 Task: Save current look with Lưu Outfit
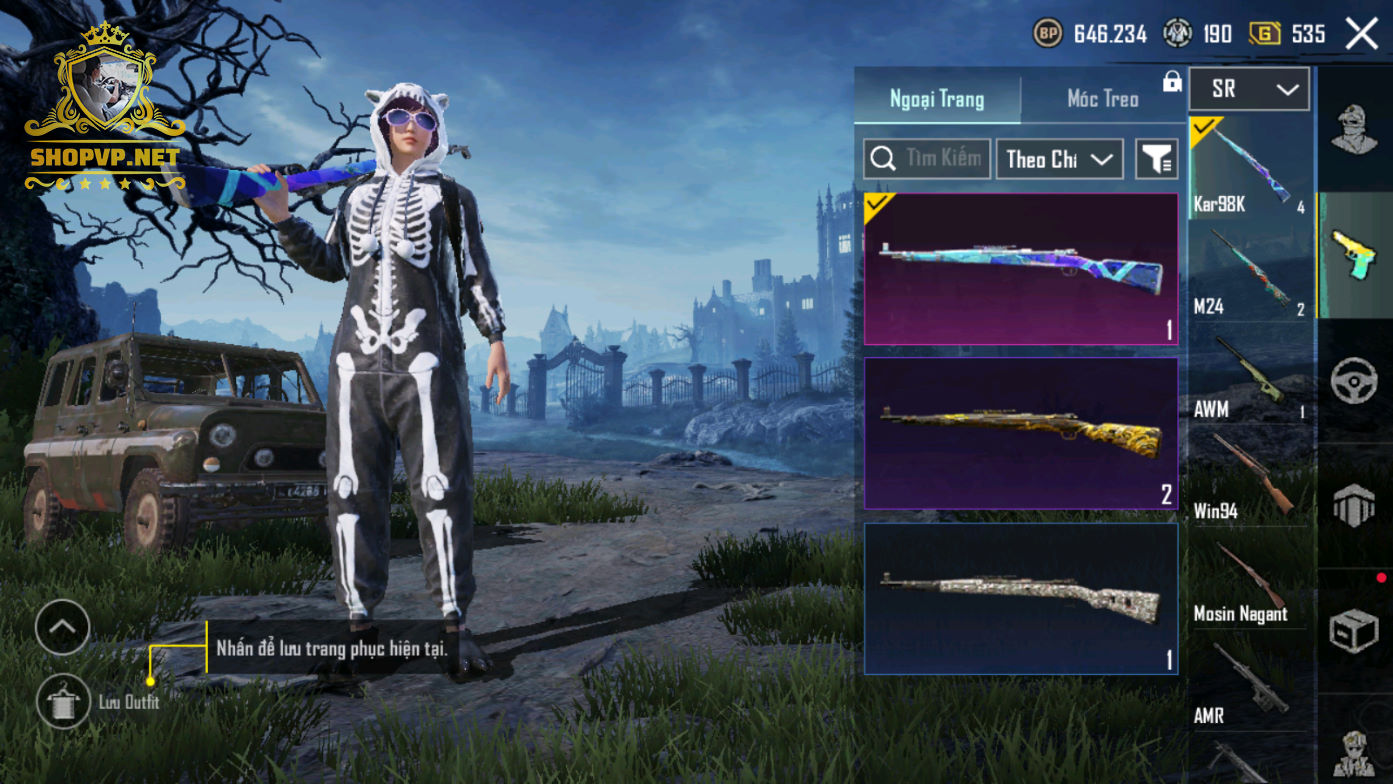coord(63,701)
